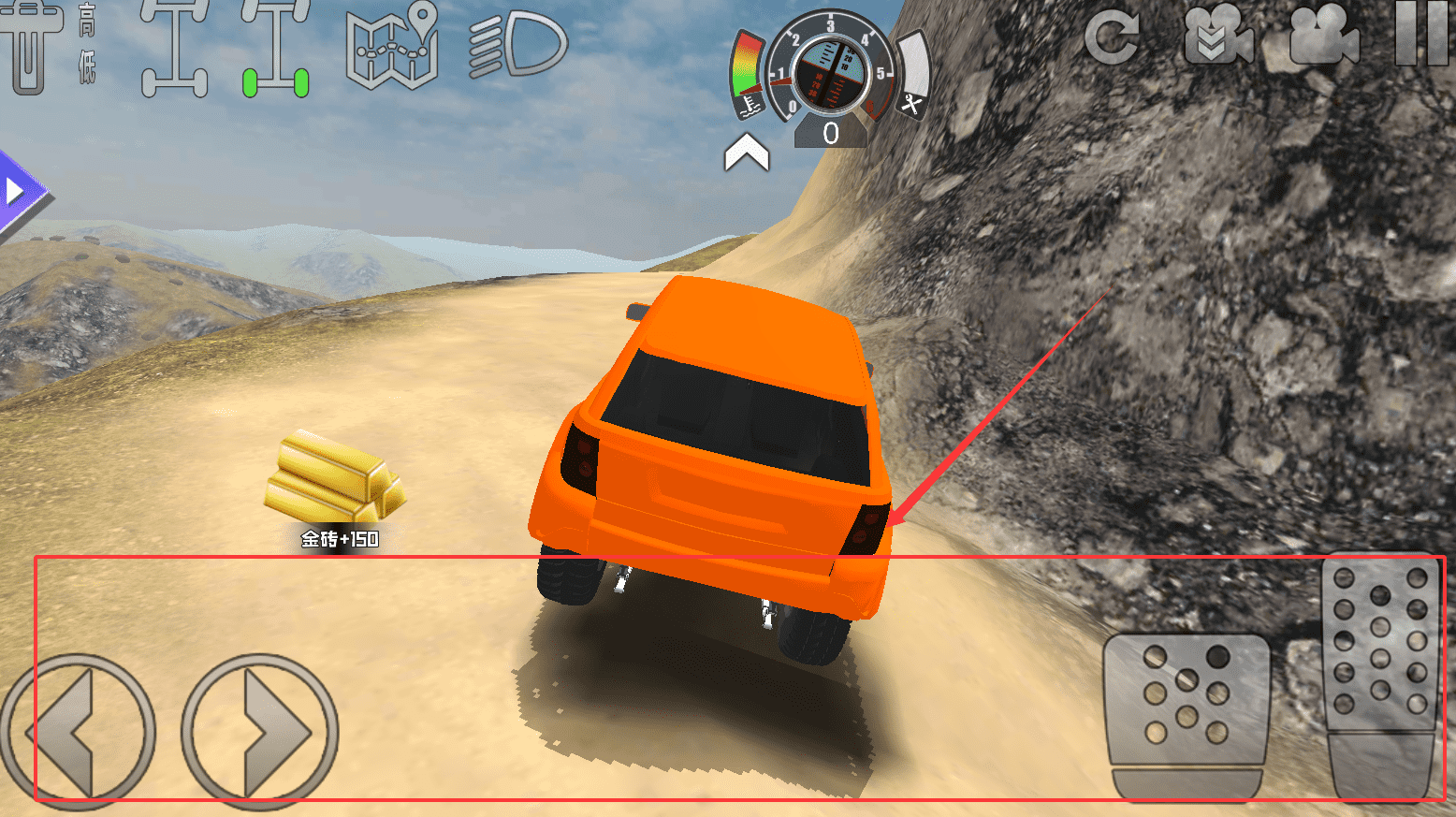Expand the purple side arrow panel
This screenshot has width=1456, height=817.
pos(19,193)
